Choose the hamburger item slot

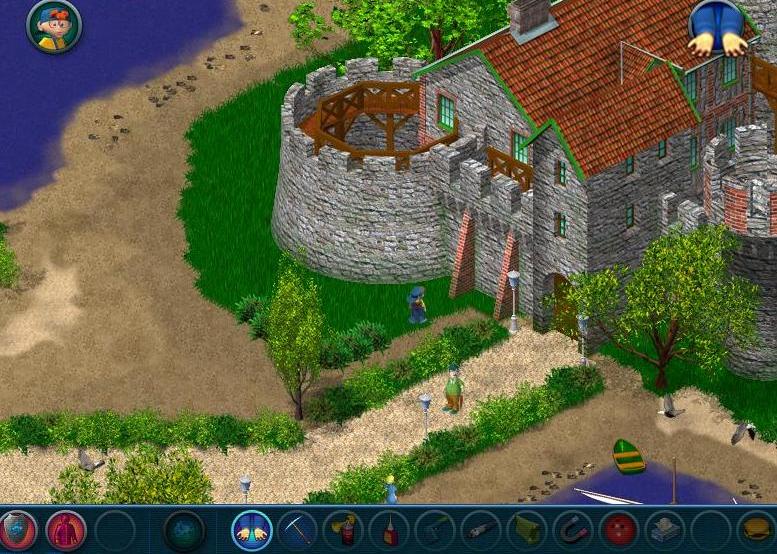[757, 529]
